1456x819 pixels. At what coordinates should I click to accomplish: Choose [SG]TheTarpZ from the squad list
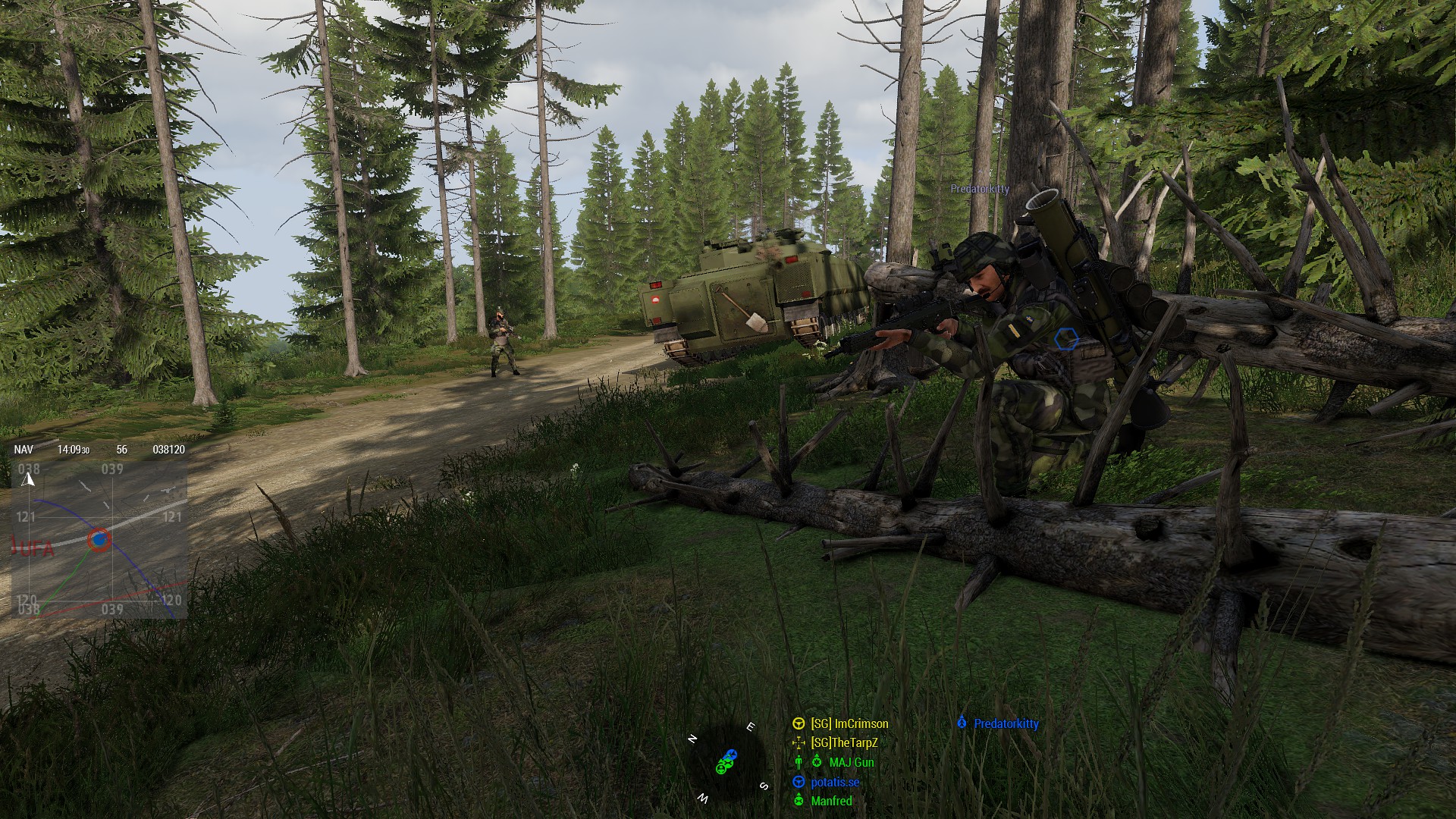(x=843, y=743)
